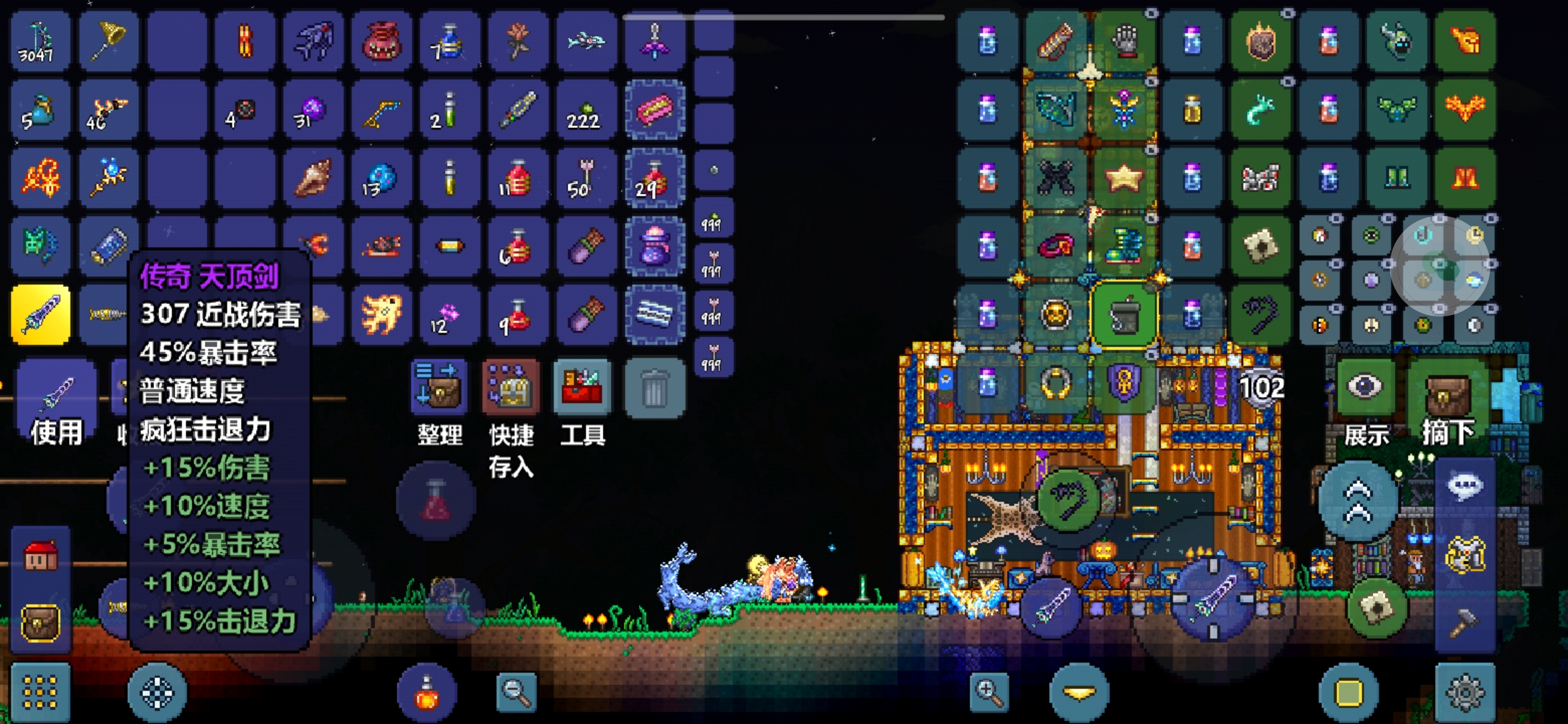
Task: Select the piggy bank item slot
Action: coord(381,41)
